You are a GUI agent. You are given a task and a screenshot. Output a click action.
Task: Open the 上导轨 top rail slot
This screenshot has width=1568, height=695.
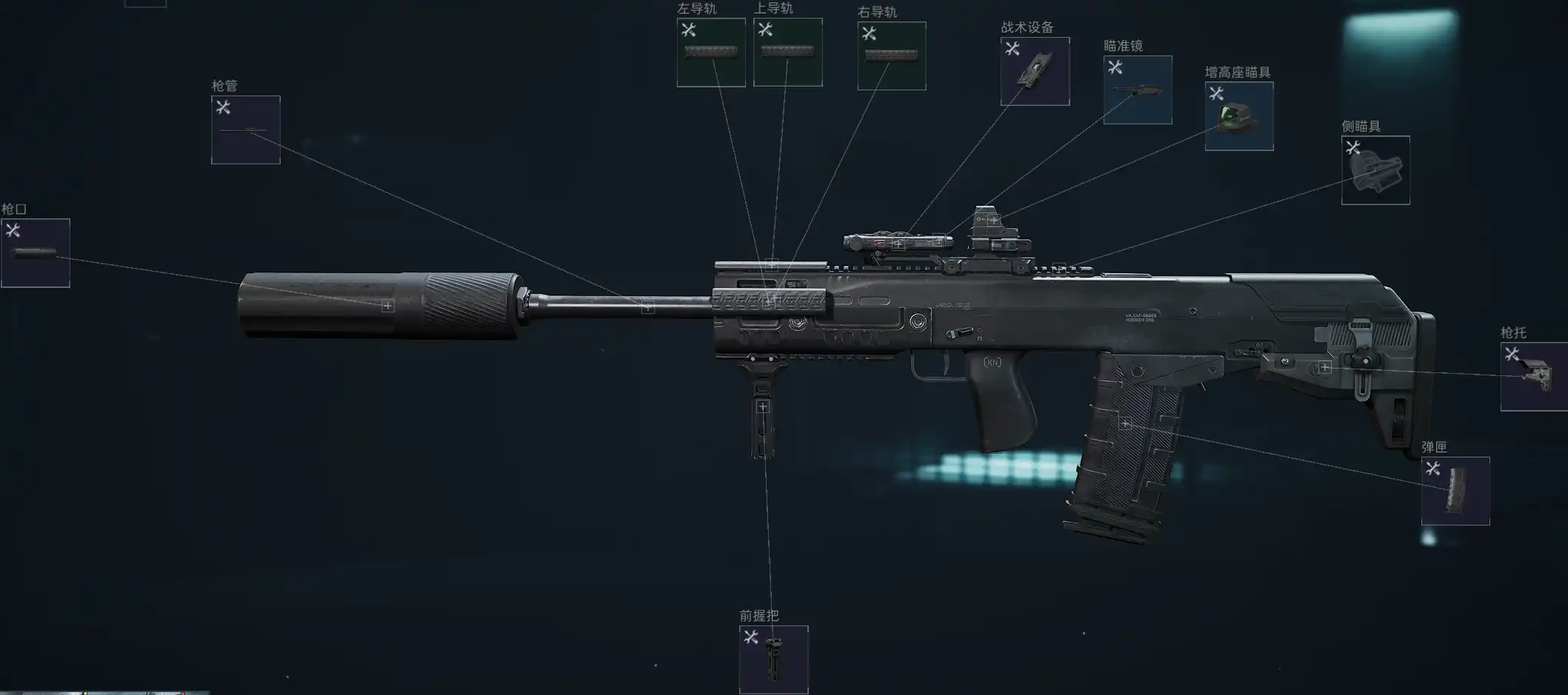coord(787,53)
